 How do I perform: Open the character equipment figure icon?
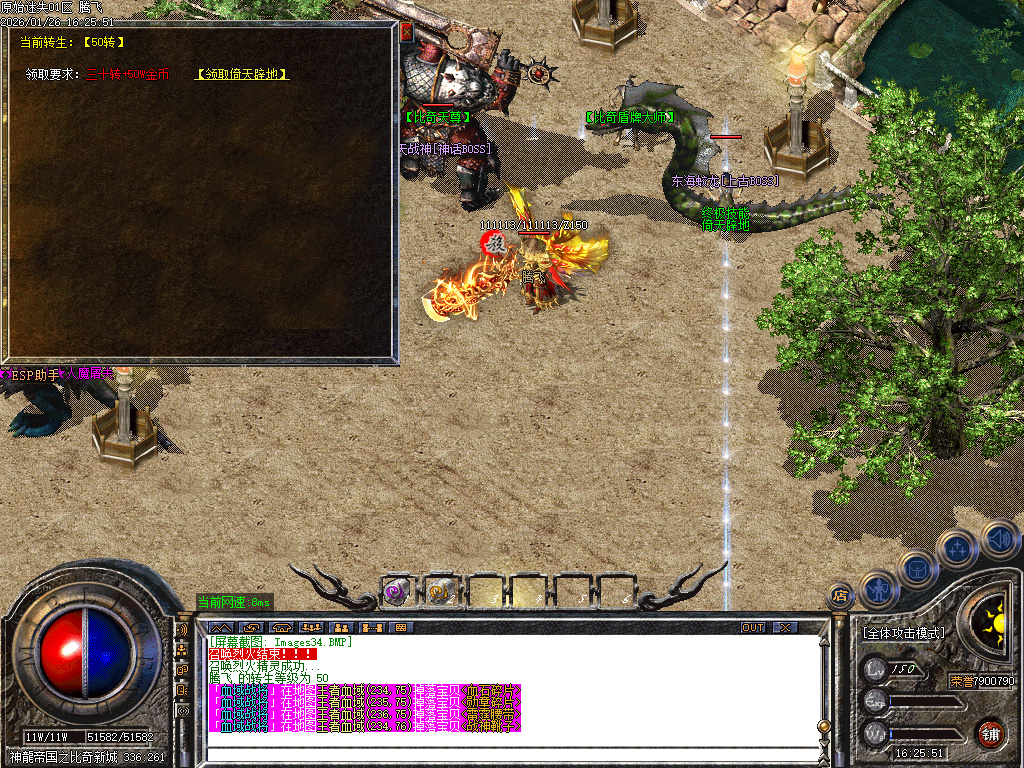[x=879, y=588]
